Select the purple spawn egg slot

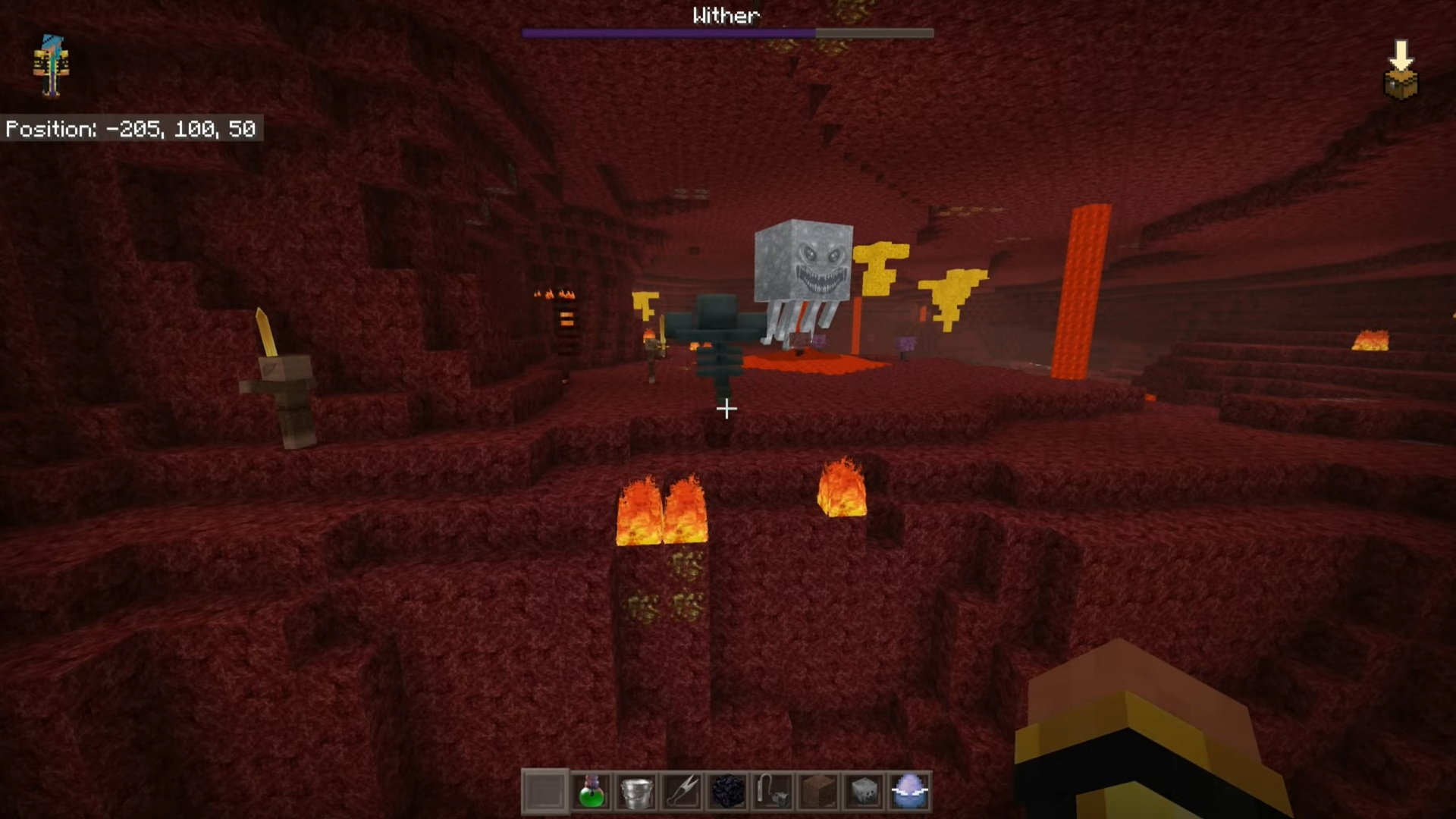[909, 791]
